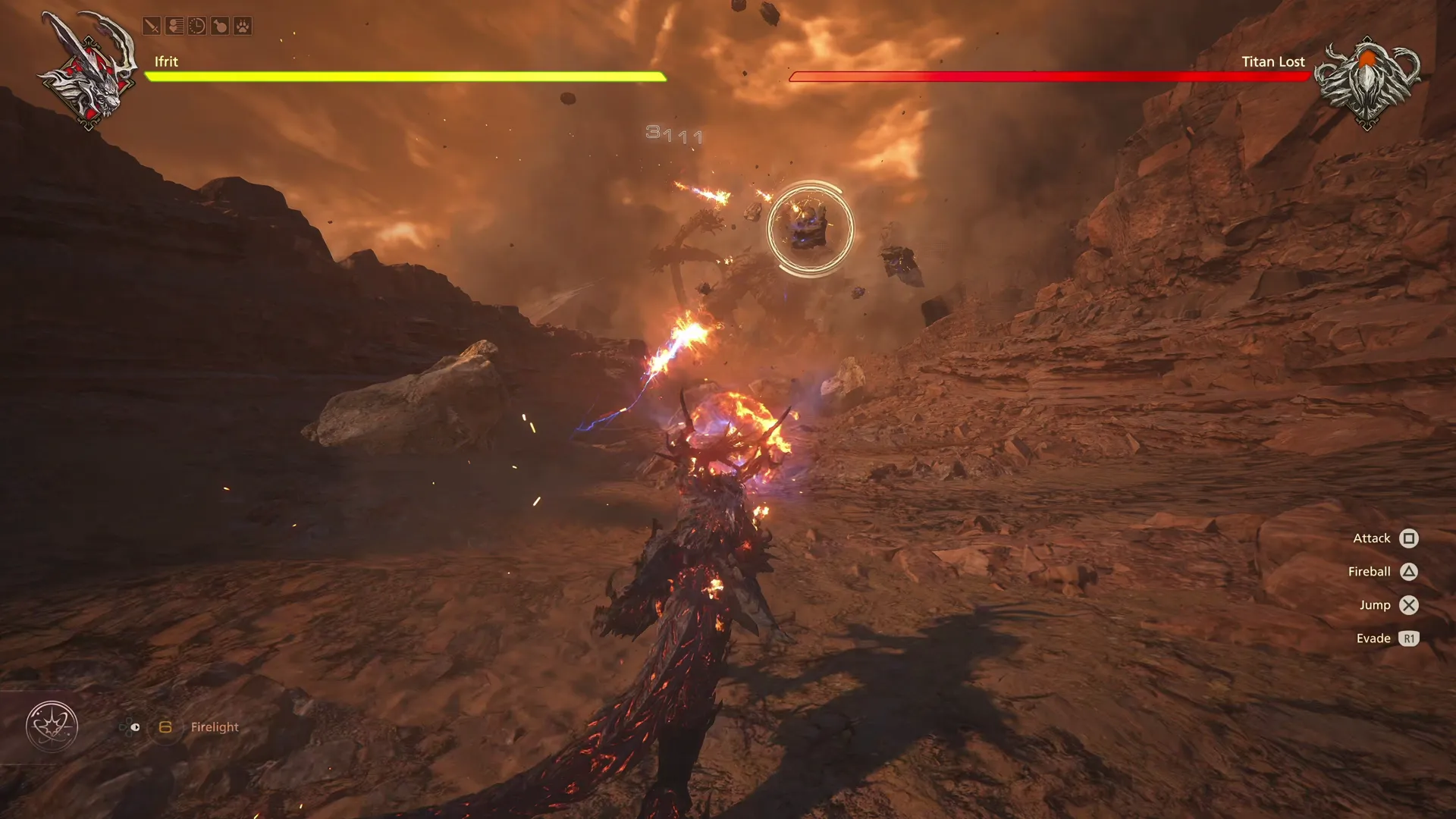Image resolution: width=1456 pixels, height=819 pixels.
Task: Click the Ifrit name label
Action: coord(165,62)
